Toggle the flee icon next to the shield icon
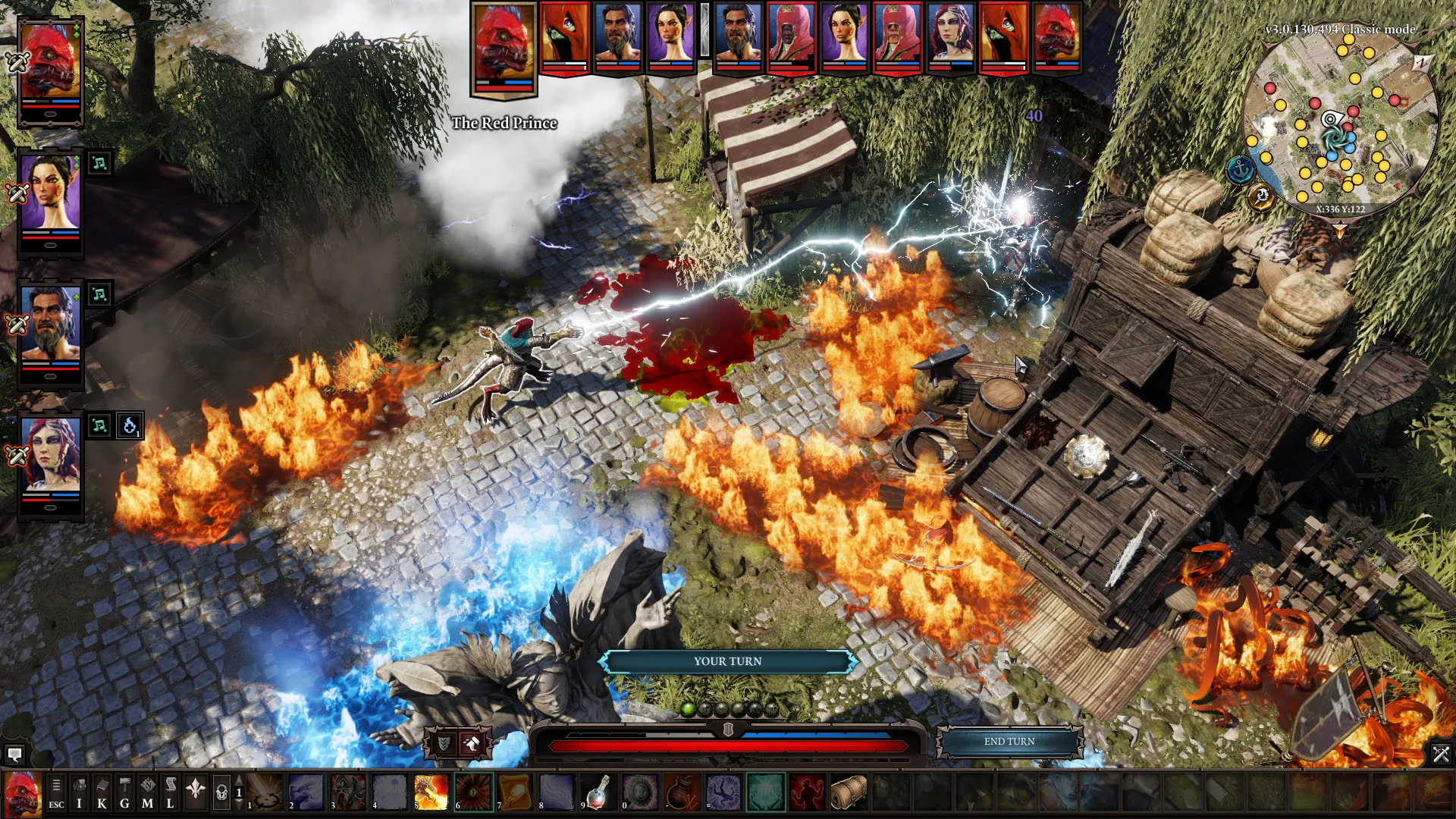This screenshot has width=1456, height=819. (x=472, y=742)
